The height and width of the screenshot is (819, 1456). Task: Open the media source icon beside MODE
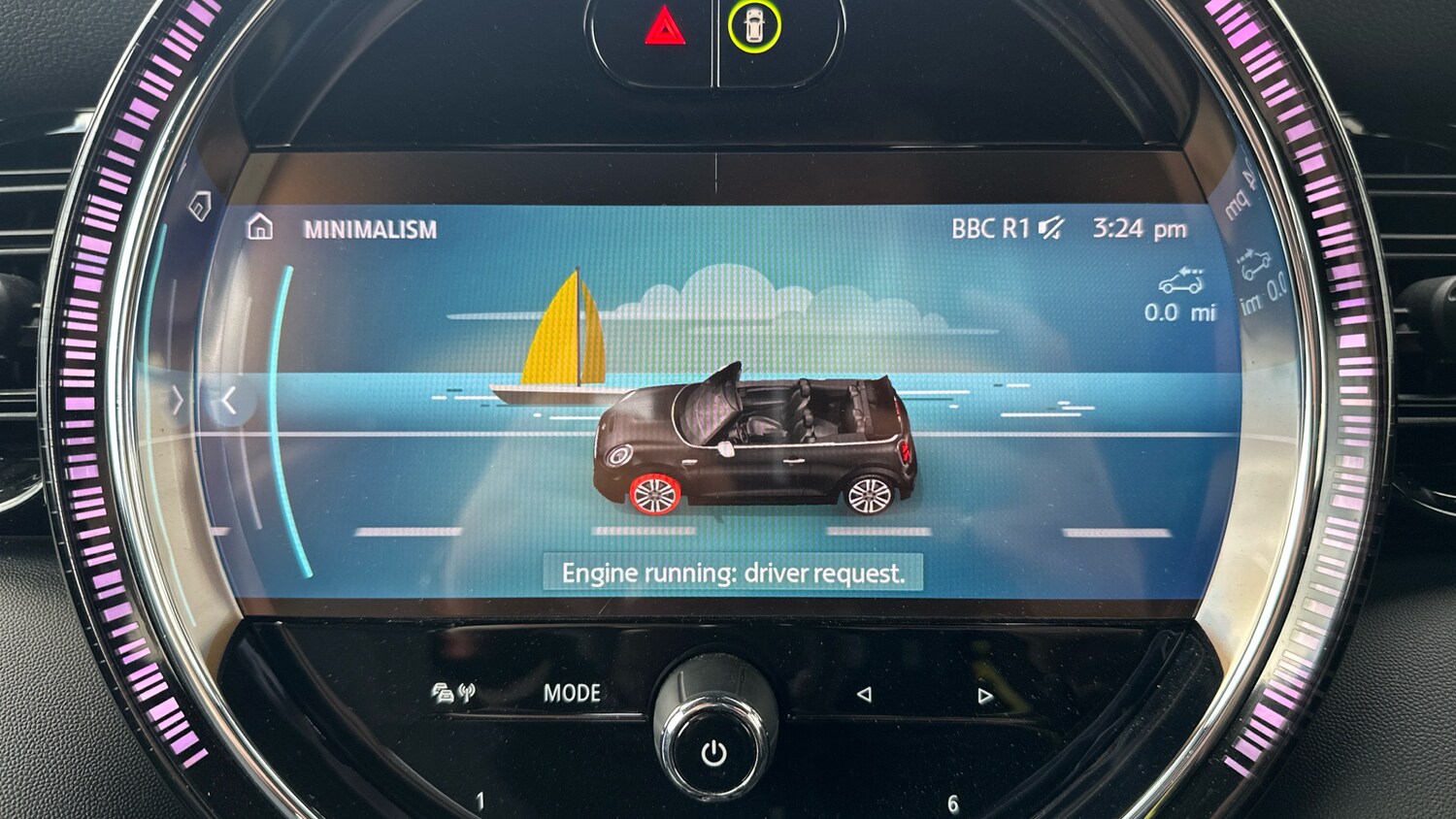(453, 693)
